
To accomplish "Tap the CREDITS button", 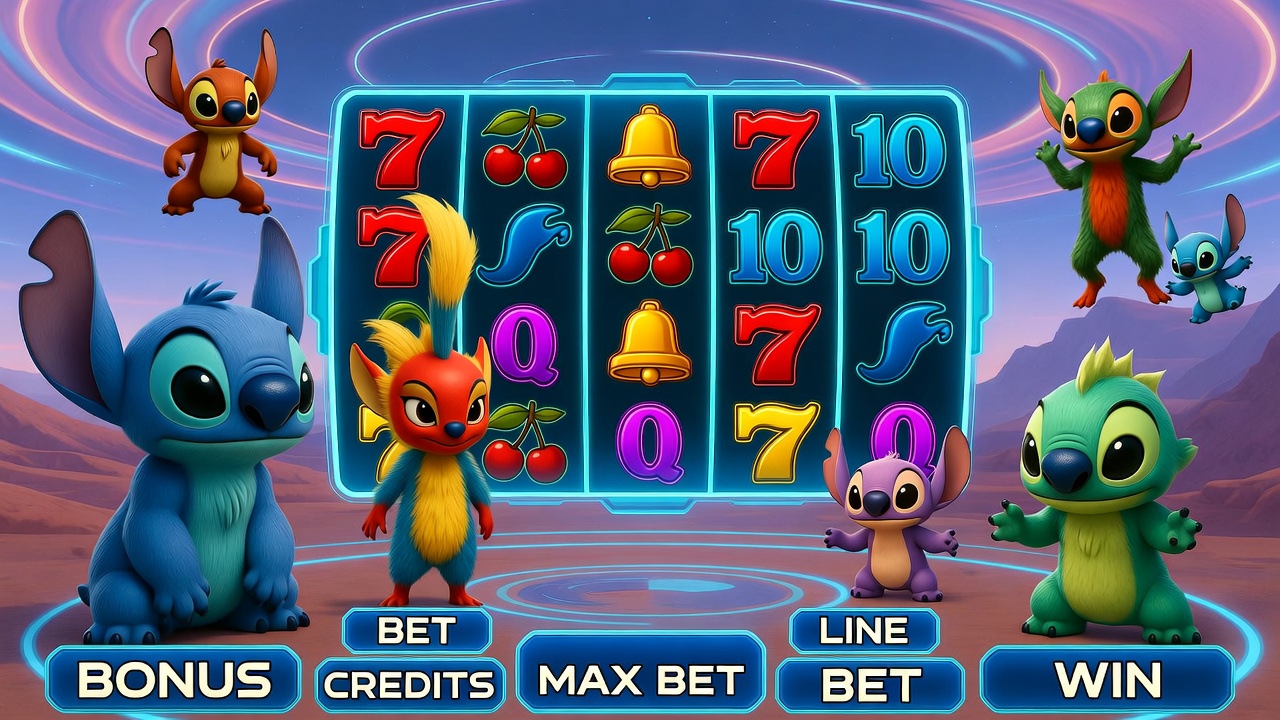I will click(x=411, y=685).
